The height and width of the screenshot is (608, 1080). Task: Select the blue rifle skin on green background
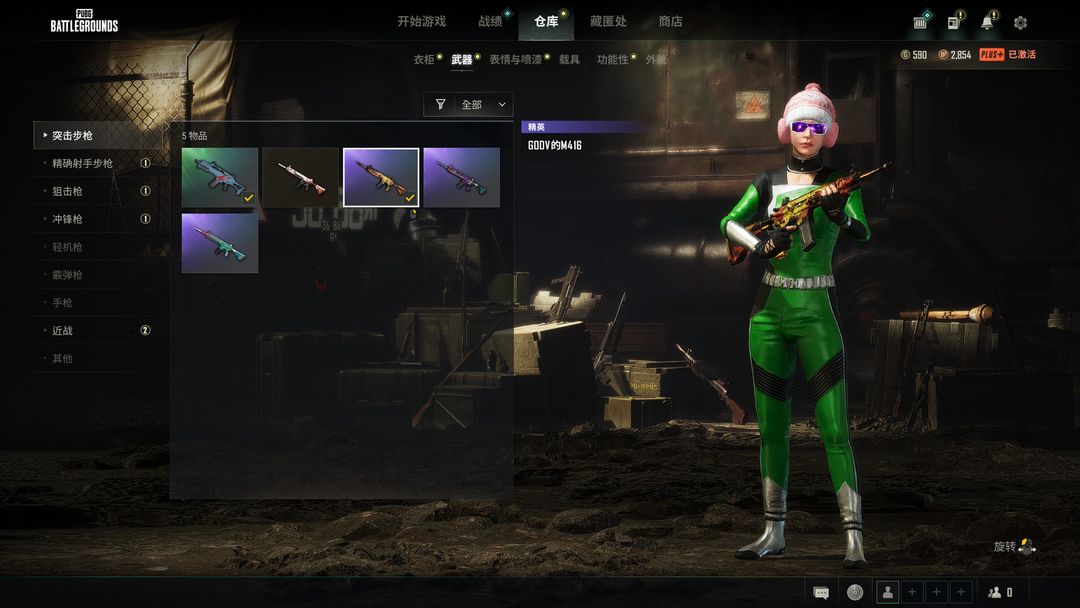(220, 177)
